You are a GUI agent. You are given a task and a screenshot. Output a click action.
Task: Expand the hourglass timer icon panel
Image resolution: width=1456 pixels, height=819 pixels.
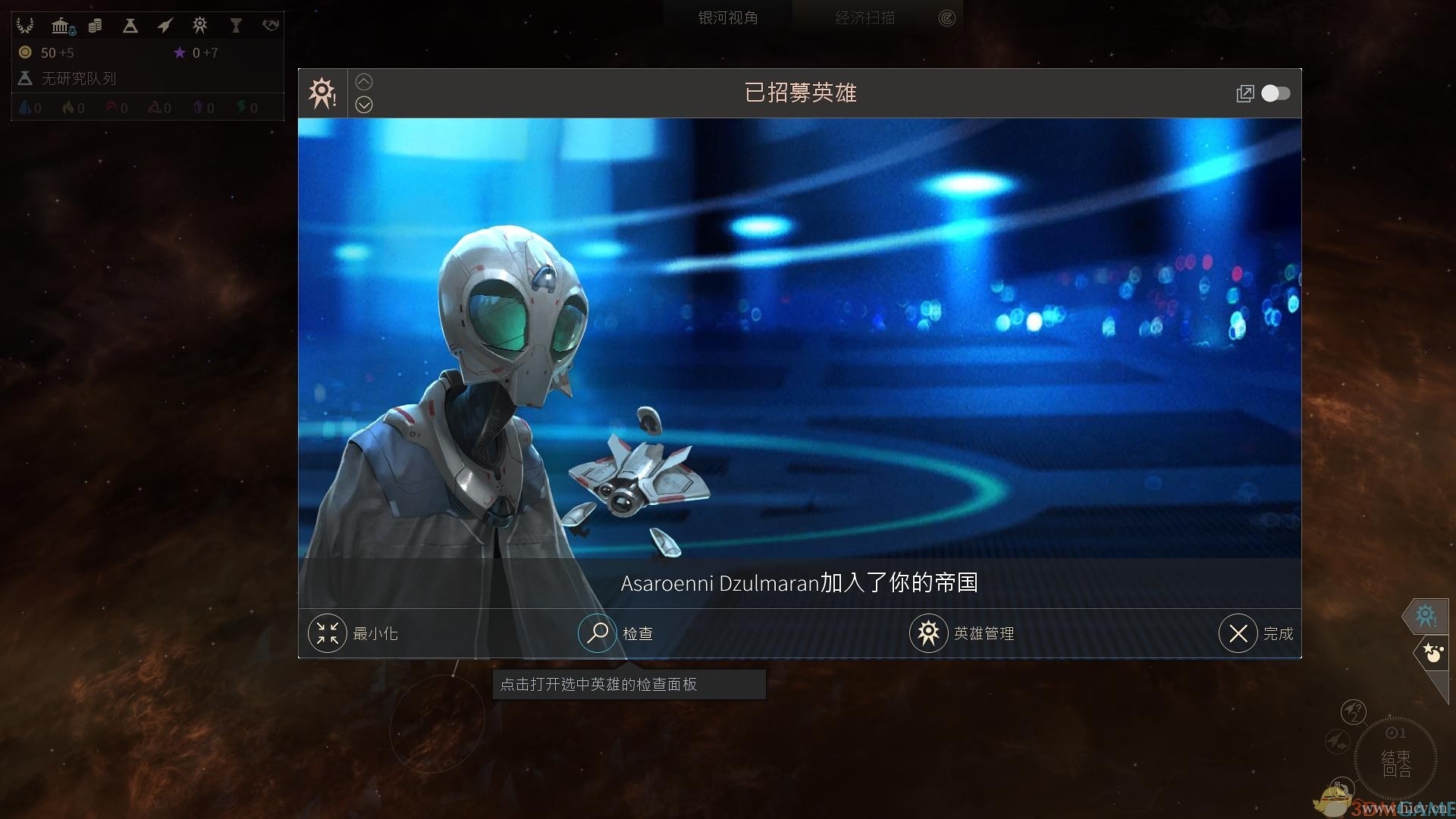236,25
